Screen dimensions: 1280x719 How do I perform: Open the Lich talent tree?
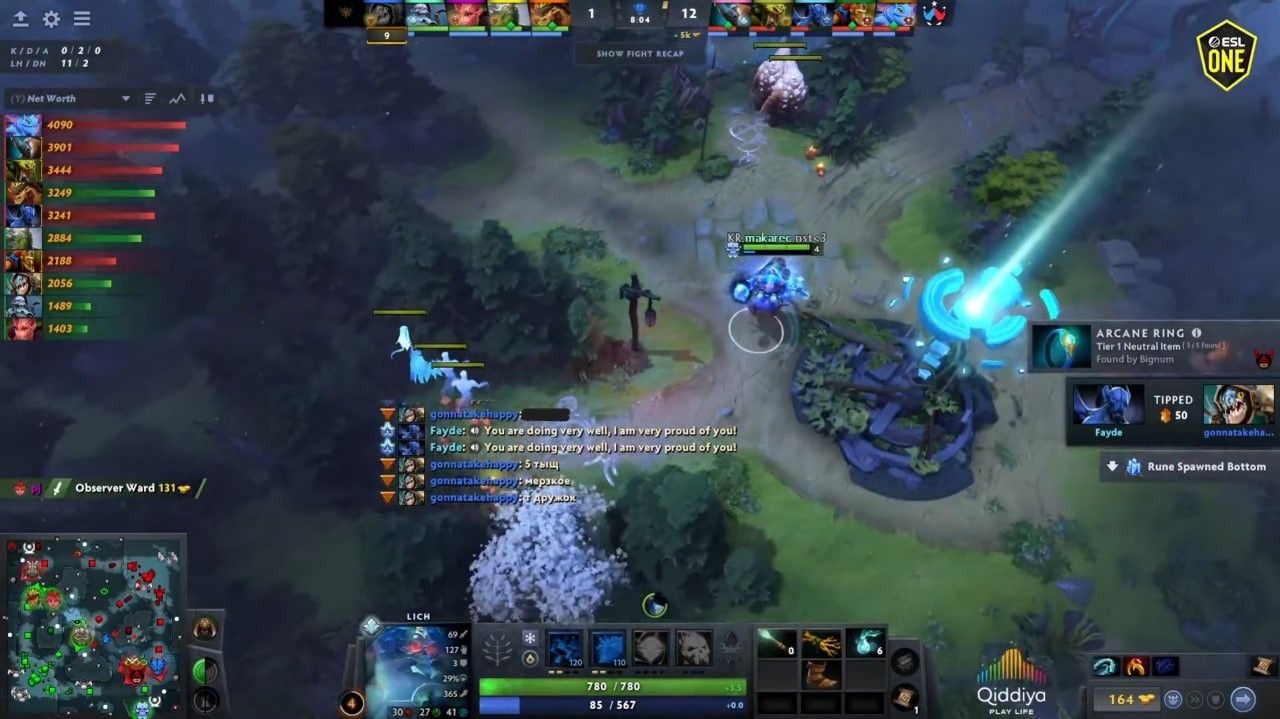(498, 649)
